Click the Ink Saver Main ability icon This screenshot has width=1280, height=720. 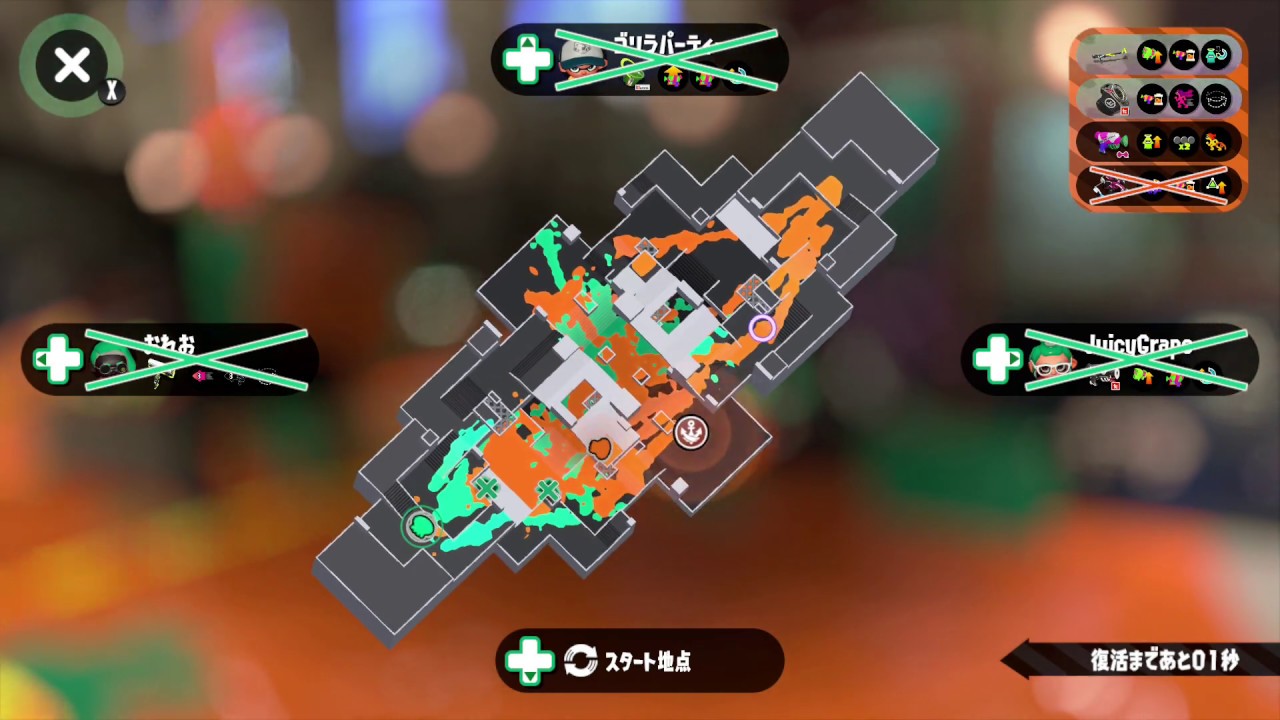pos(1183,55)
